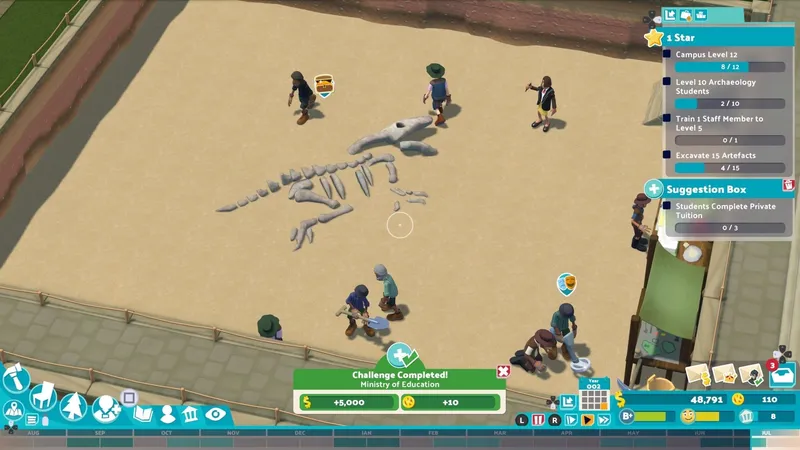Set game to normal play speed
Image resolution: width=800 pixels, height=450 pixels.
tap(574, 421)
